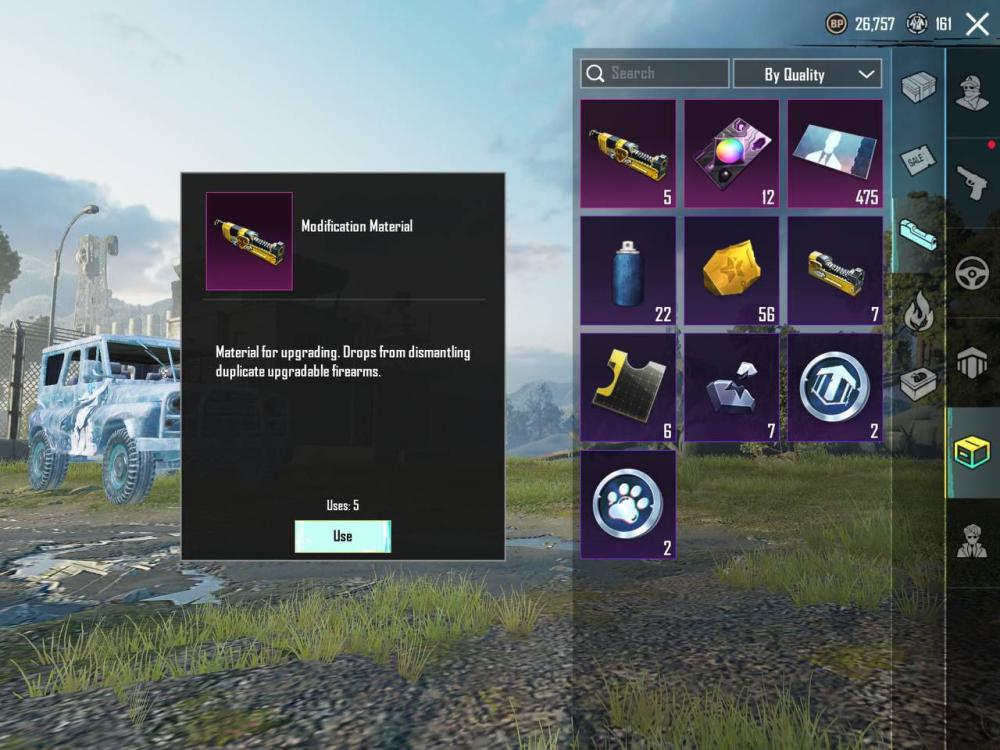Open the pistol weapons tab
1000x750 pixels.
click(x=972, y=182)
